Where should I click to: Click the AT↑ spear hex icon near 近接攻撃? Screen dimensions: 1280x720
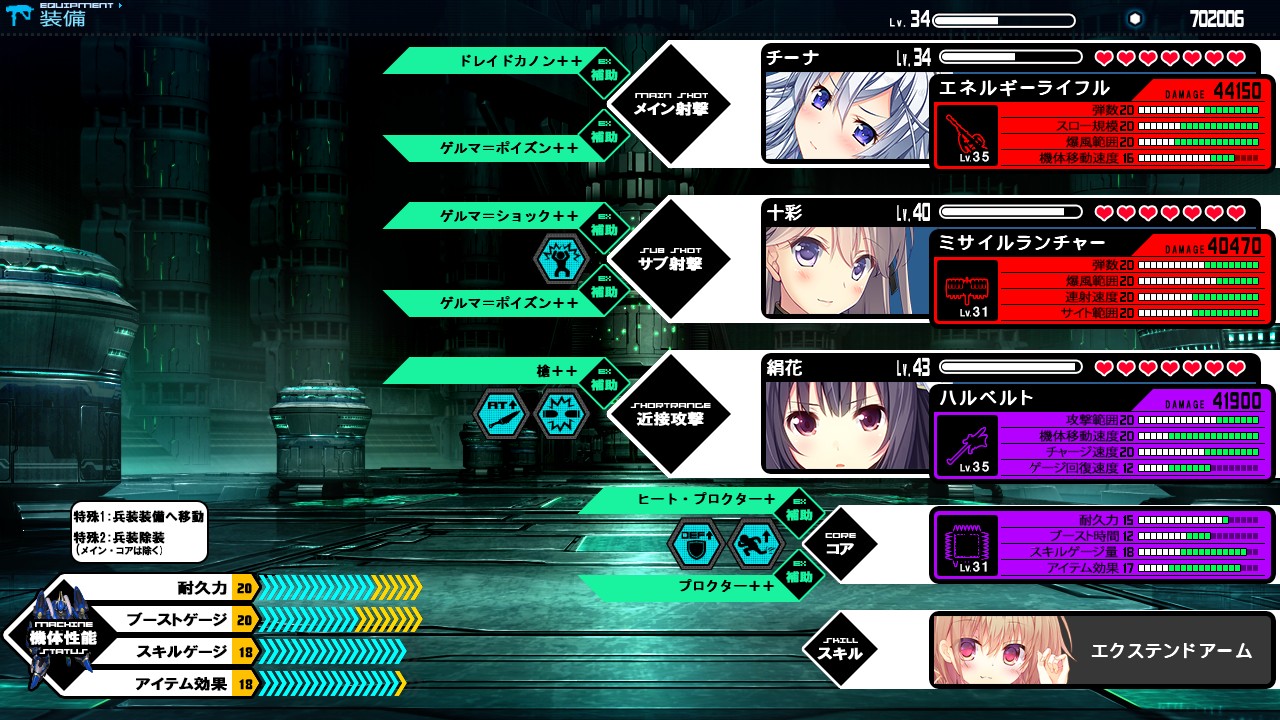[501, 414]
